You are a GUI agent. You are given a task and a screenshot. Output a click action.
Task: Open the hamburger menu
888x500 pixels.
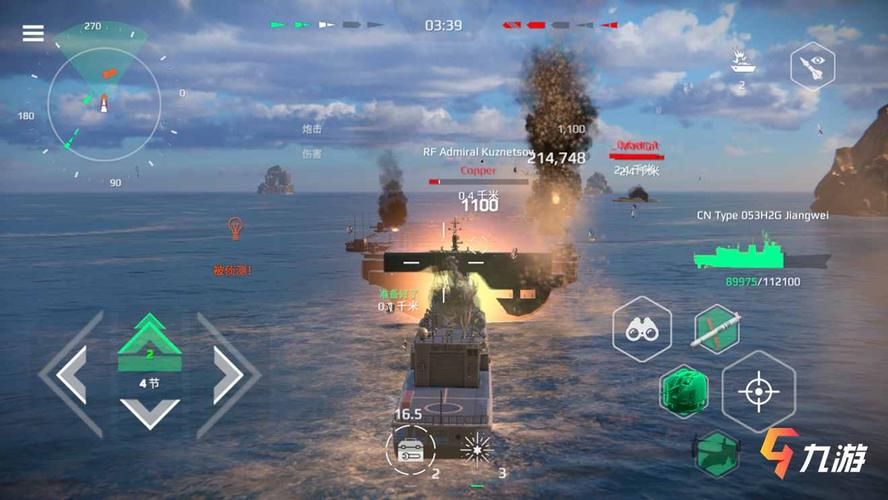pyautogui.click(x=33, y=33)
